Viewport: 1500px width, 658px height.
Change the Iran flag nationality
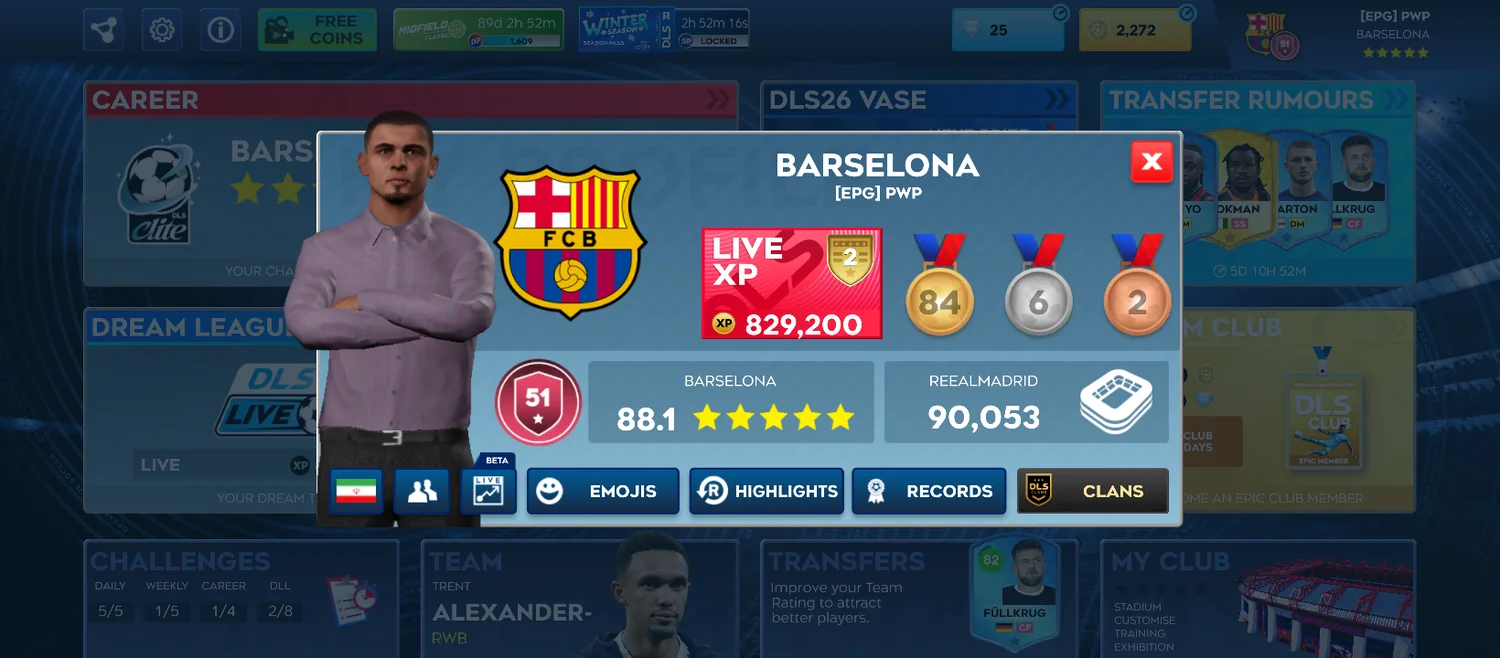tap(356, 491)
